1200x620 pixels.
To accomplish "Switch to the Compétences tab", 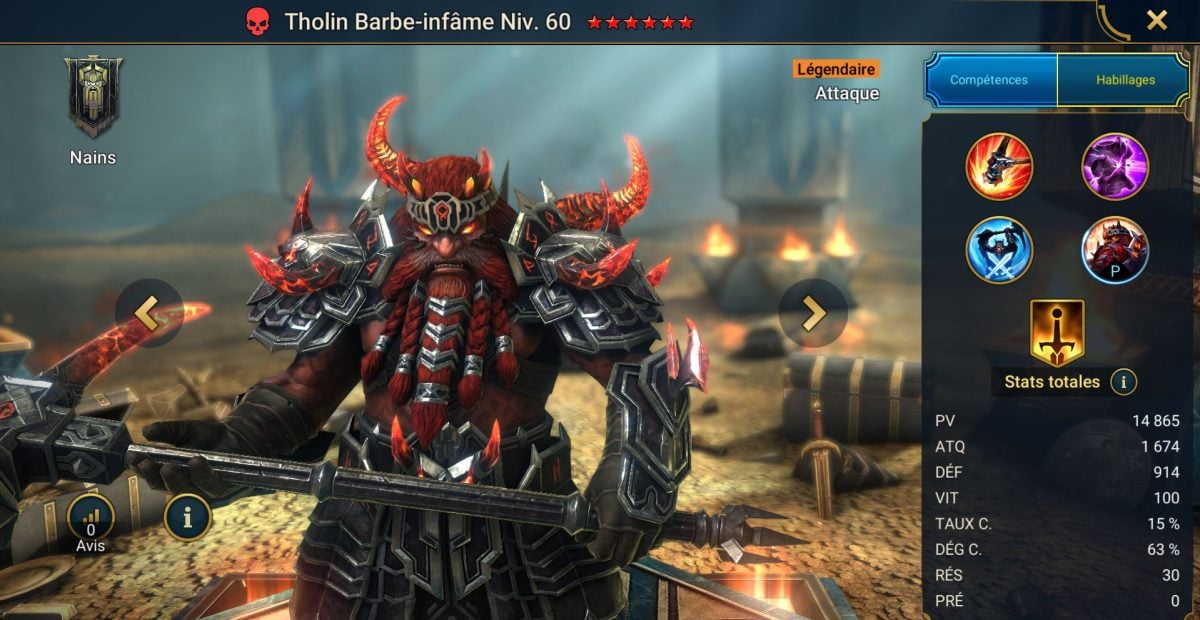I will tap(990, 80).
